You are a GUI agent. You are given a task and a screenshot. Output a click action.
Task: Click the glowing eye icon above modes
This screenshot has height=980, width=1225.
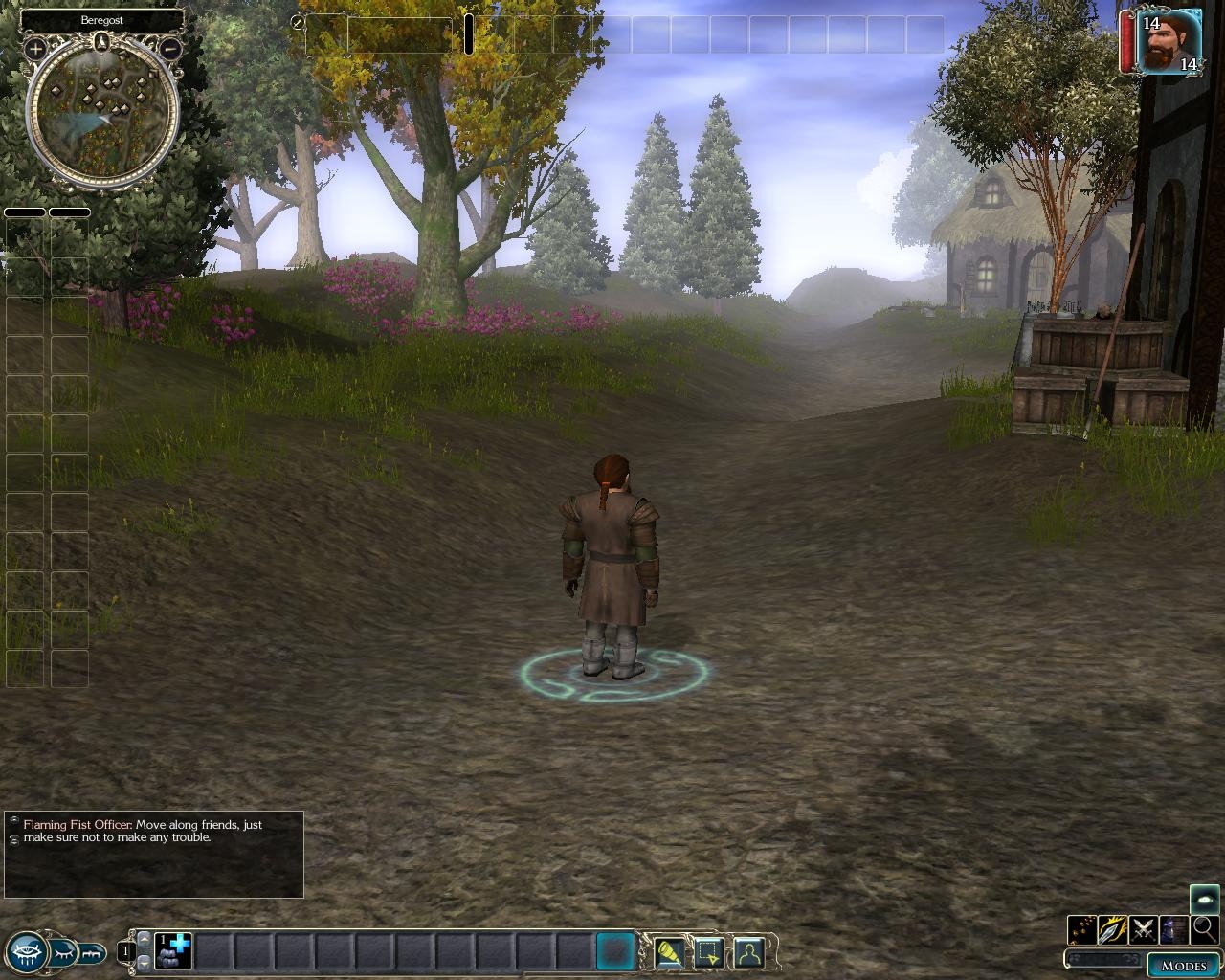1204,899
